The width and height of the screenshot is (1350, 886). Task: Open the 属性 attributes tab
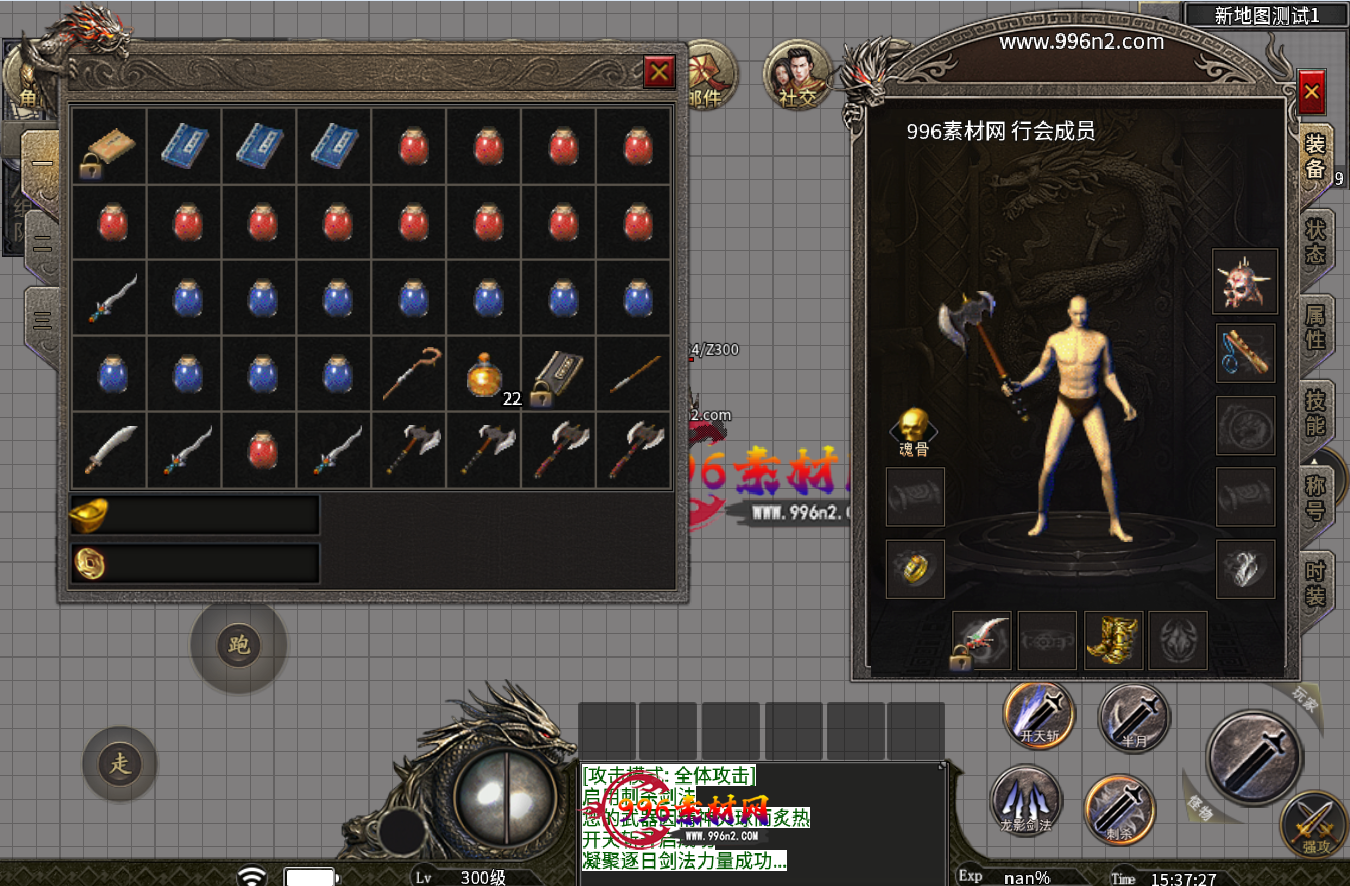pyautogui.click(x=1314, y=326)
